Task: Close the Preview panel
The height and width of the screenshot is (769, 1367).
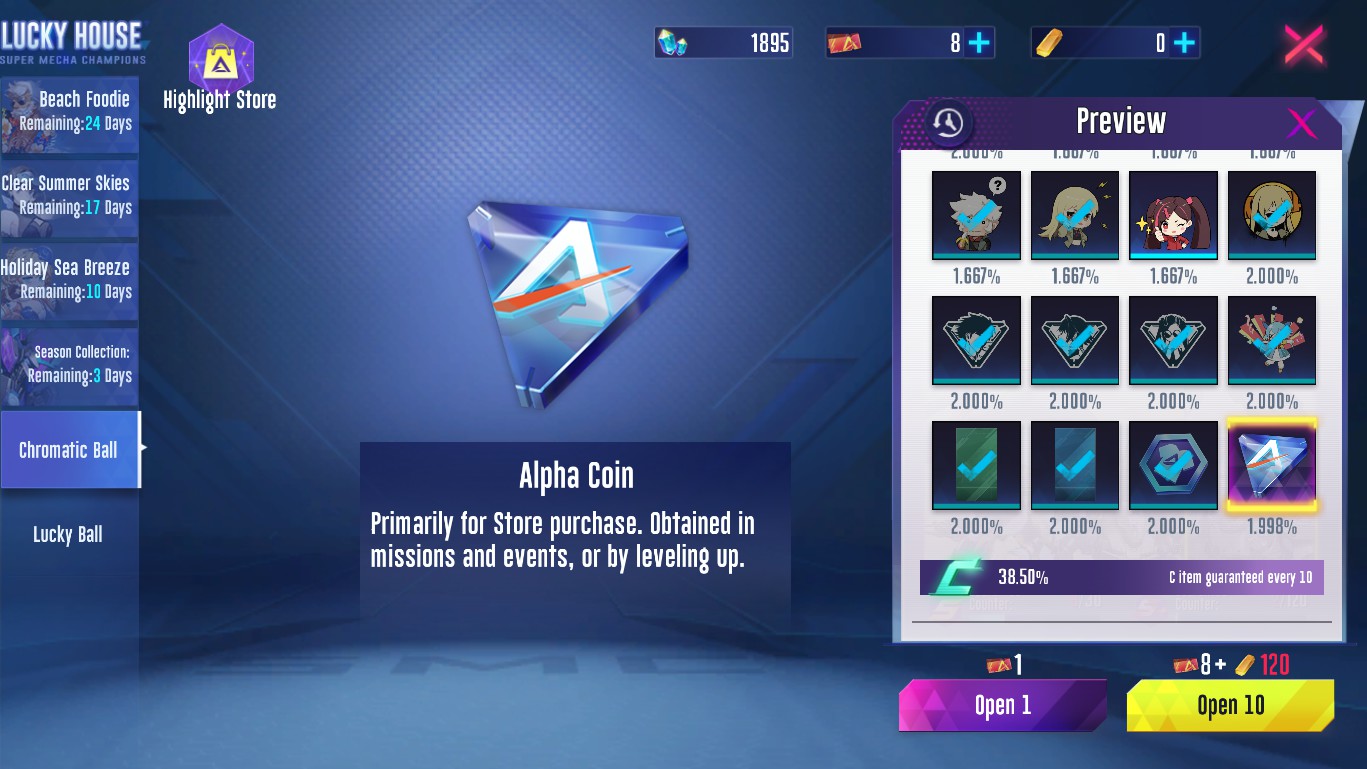Action: point(1301,124)
